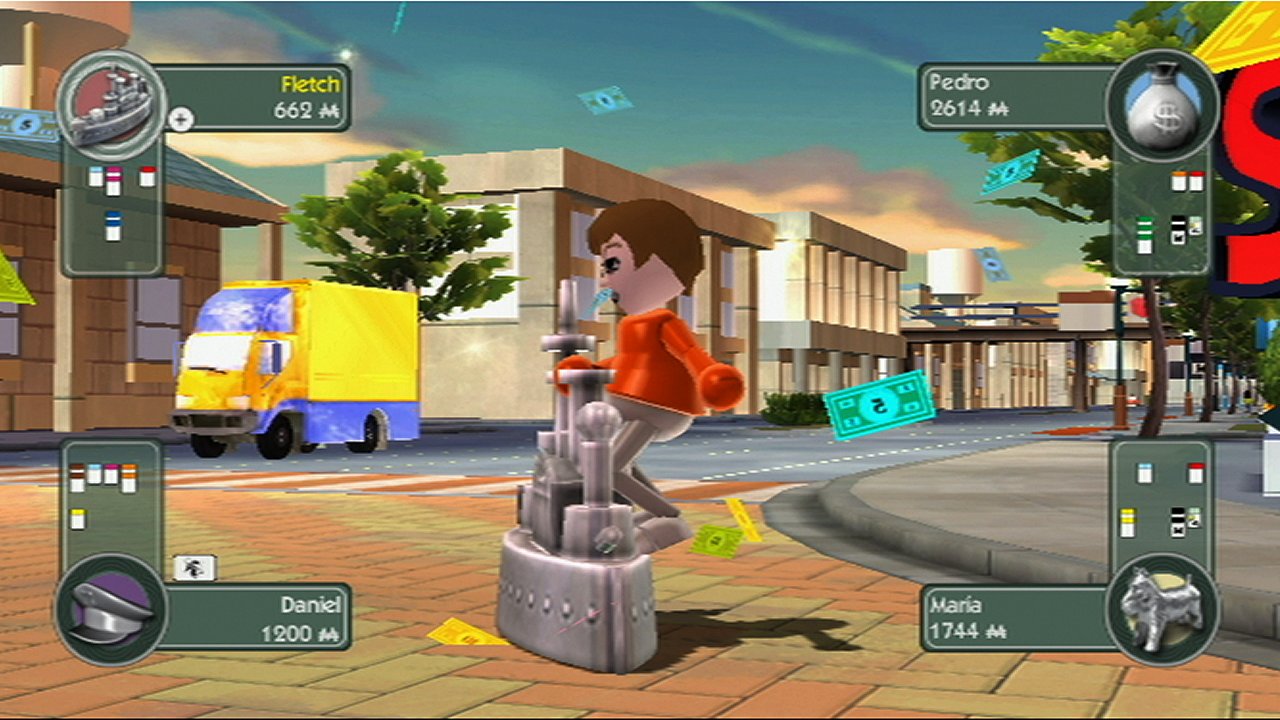Viewport: 1280px width, 720px height.
Task: Click the plus badge beside Fletch's token
Action: (x=180, y=119)
